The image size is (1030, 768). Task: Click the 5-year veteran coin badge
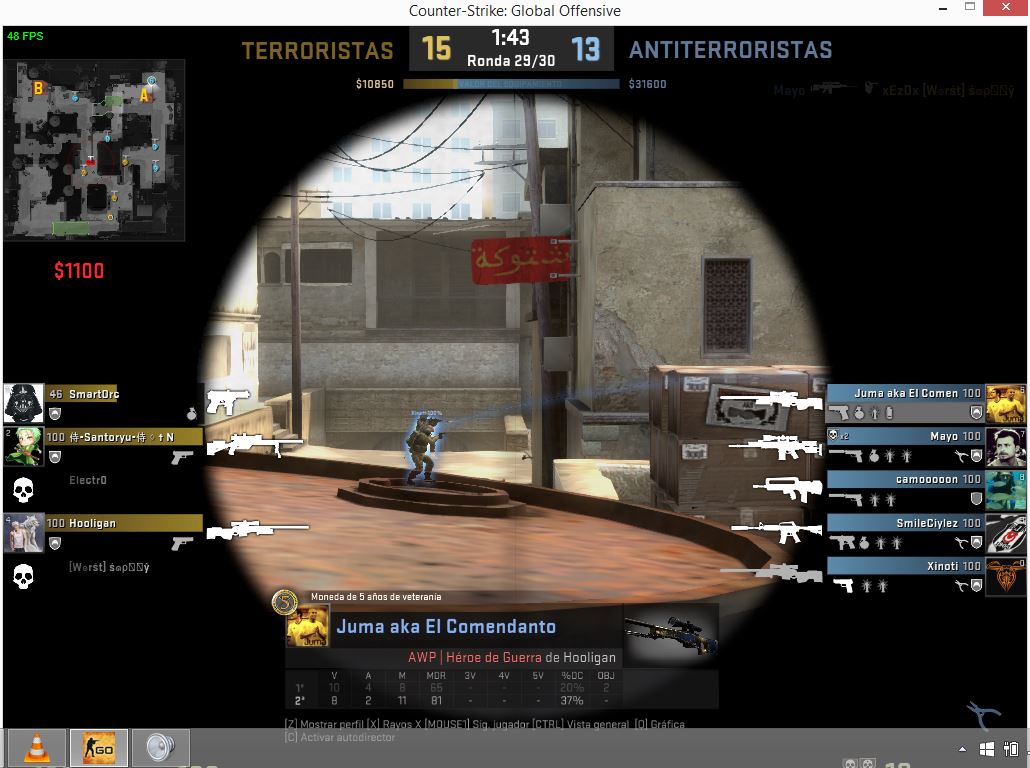point(285,602)
